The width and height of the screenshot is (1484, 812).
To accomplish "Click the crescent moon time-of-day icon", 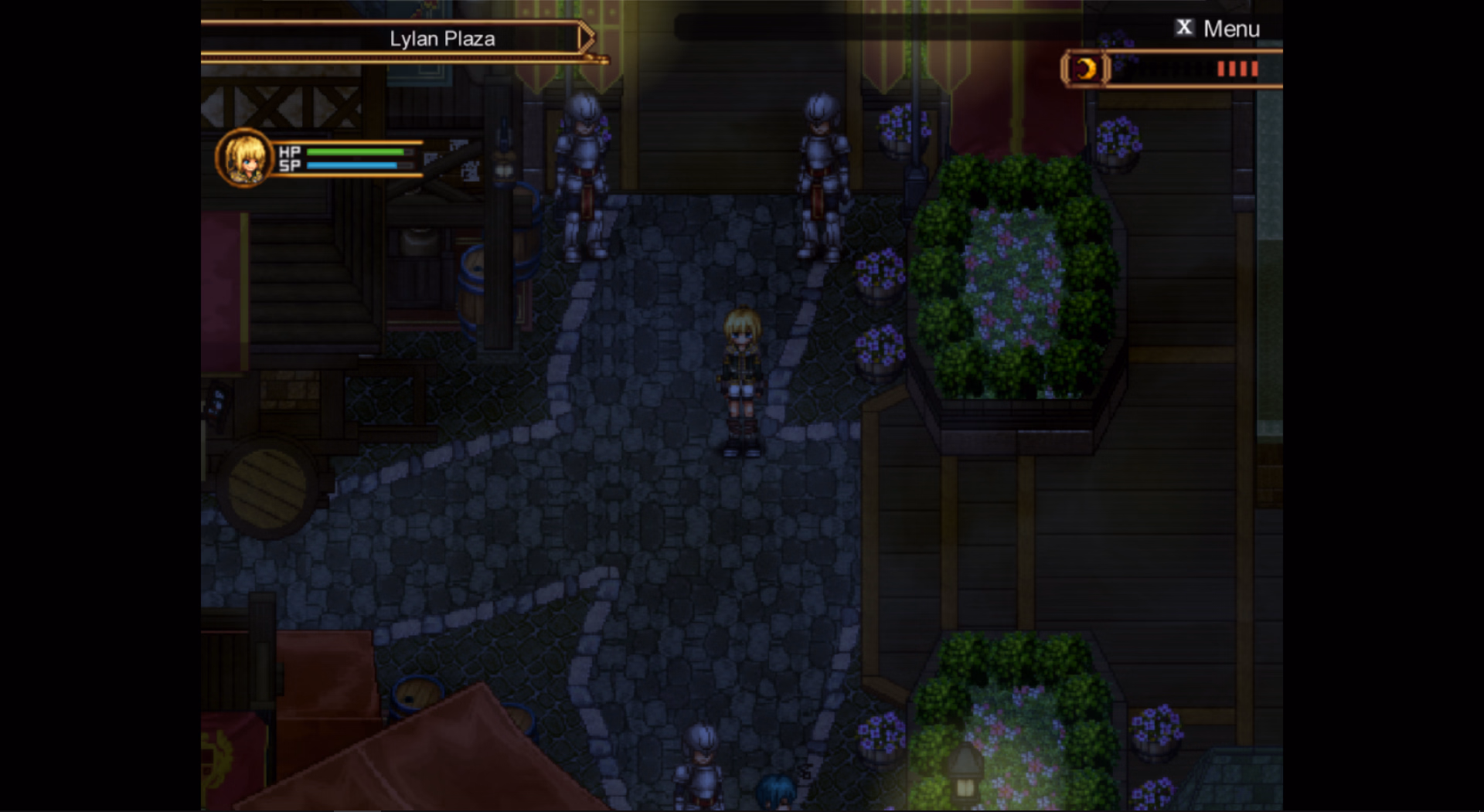I will click(x=1085, y=70).
